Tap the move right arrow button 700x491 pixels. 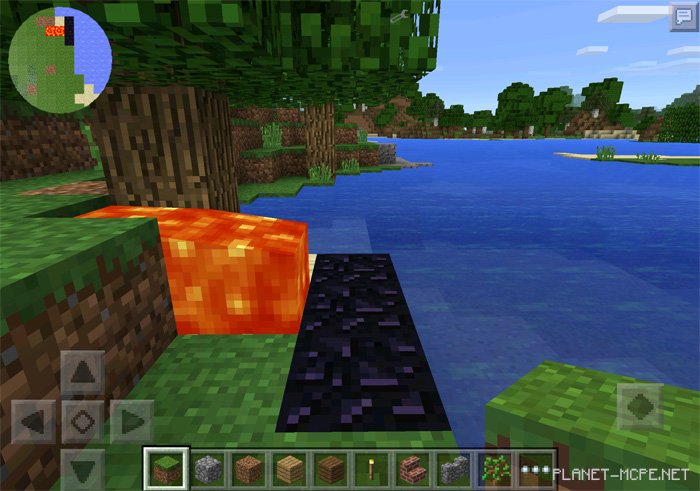click(130, 420)
